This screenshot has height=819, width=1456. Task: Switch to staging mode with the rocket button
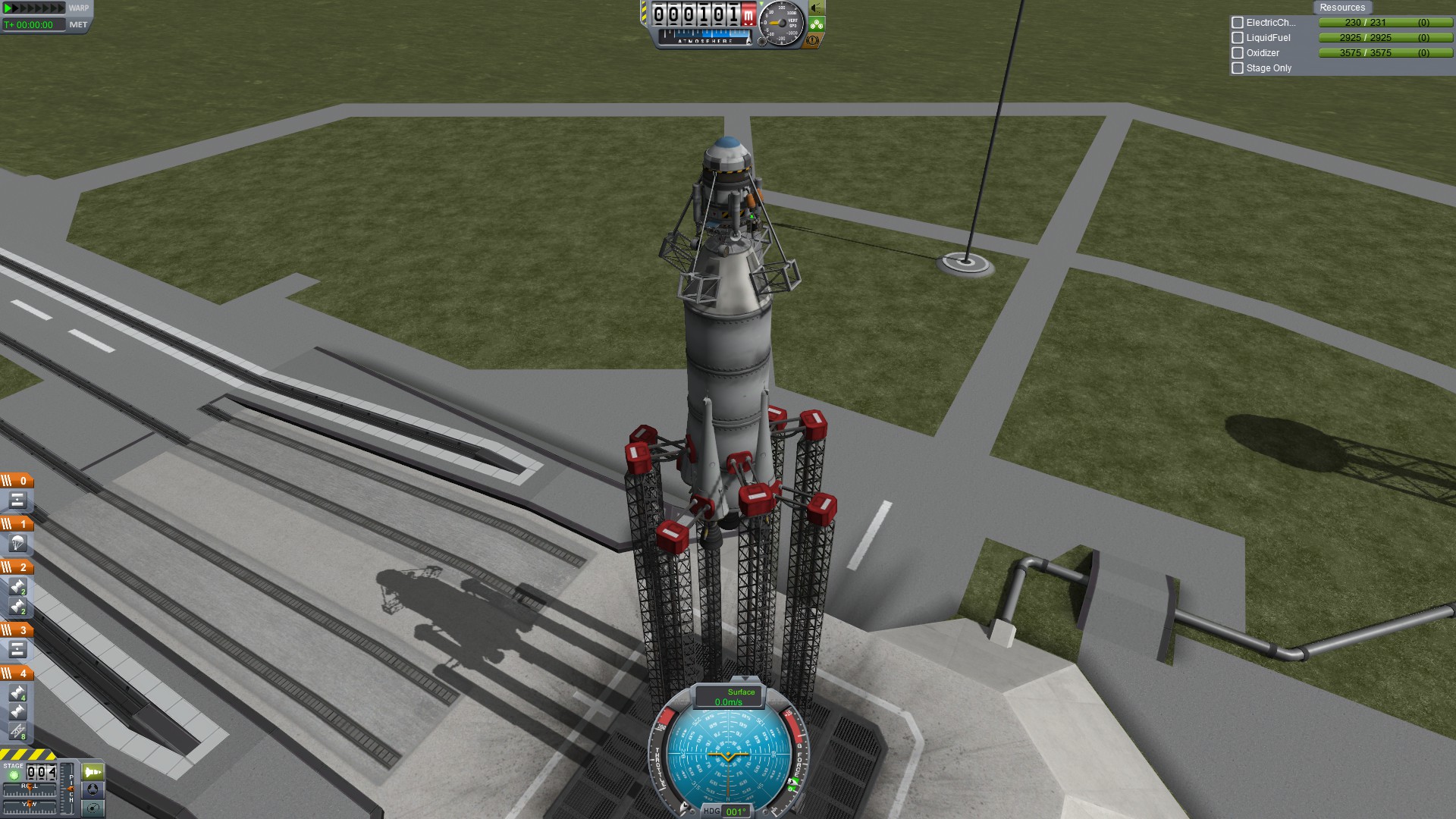(x=93, y=772)
